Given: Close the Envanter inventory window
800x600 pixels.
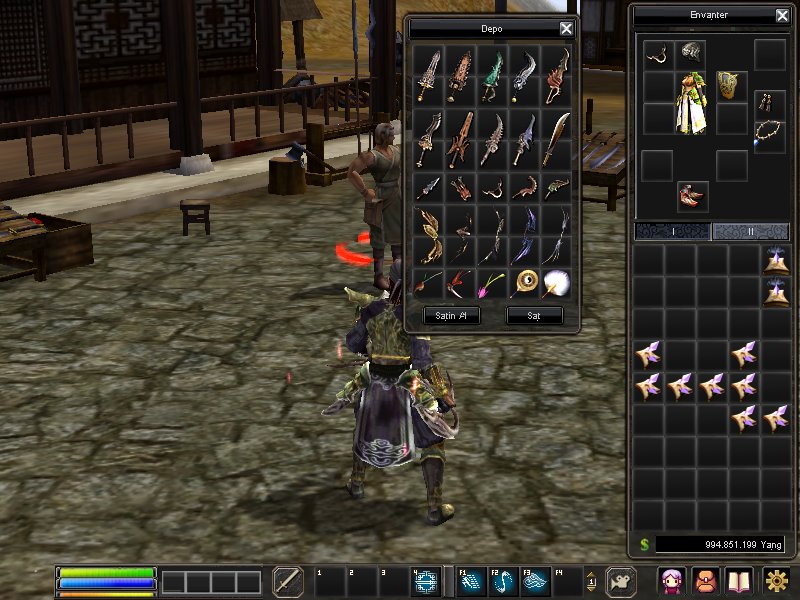Looking at the screenshot, I should pyautogui.click(x=782, y=16).
